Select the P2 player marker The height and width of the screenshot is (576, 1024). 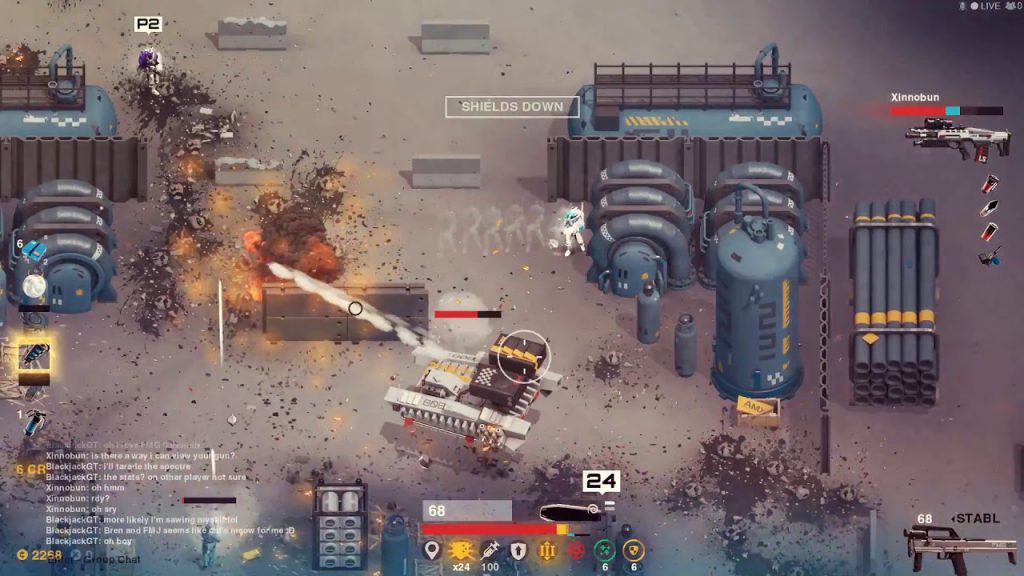148,23
